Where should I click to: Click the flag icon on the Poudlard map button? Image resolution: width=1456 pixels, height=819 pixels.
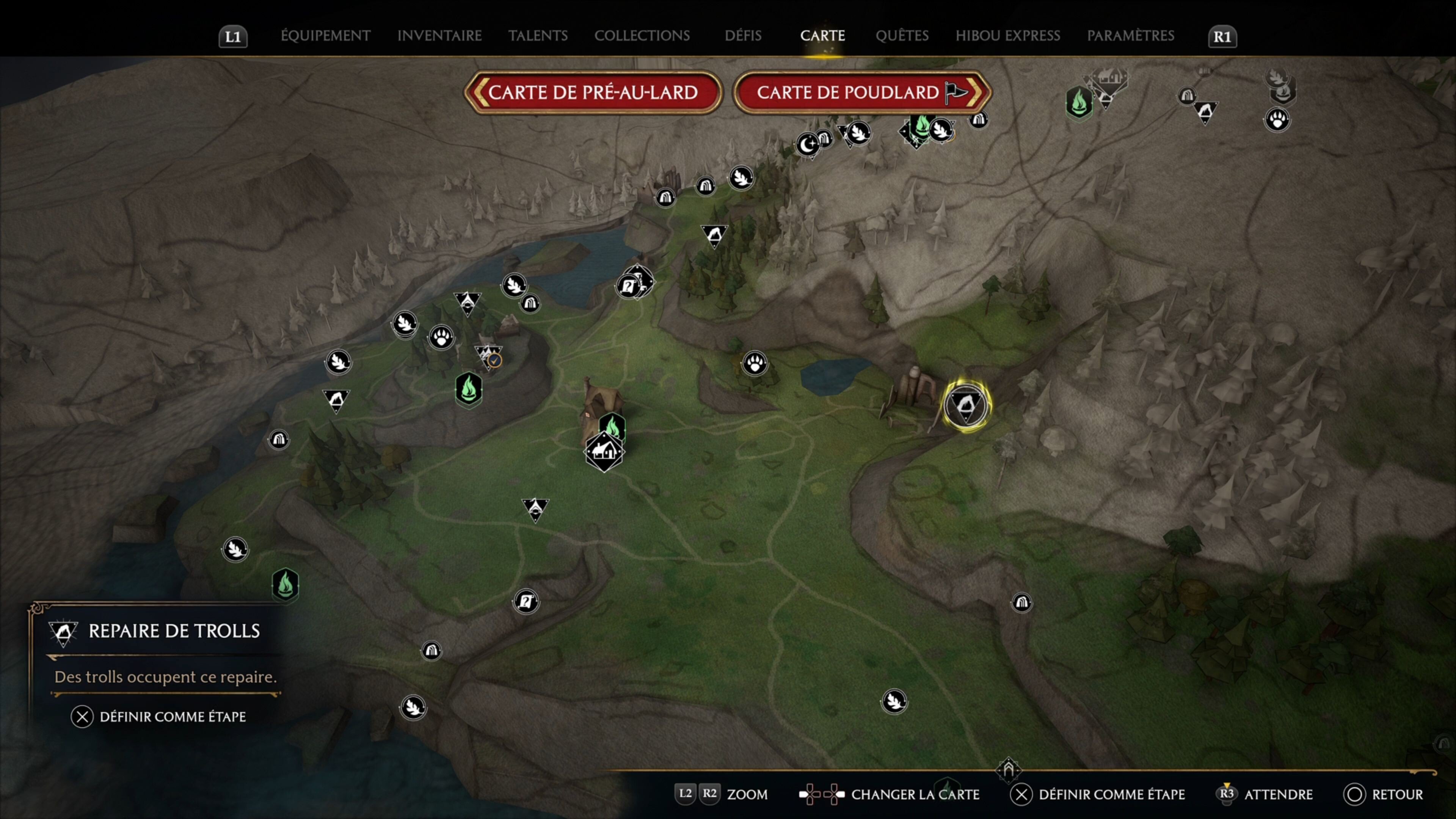coord(956,91)
